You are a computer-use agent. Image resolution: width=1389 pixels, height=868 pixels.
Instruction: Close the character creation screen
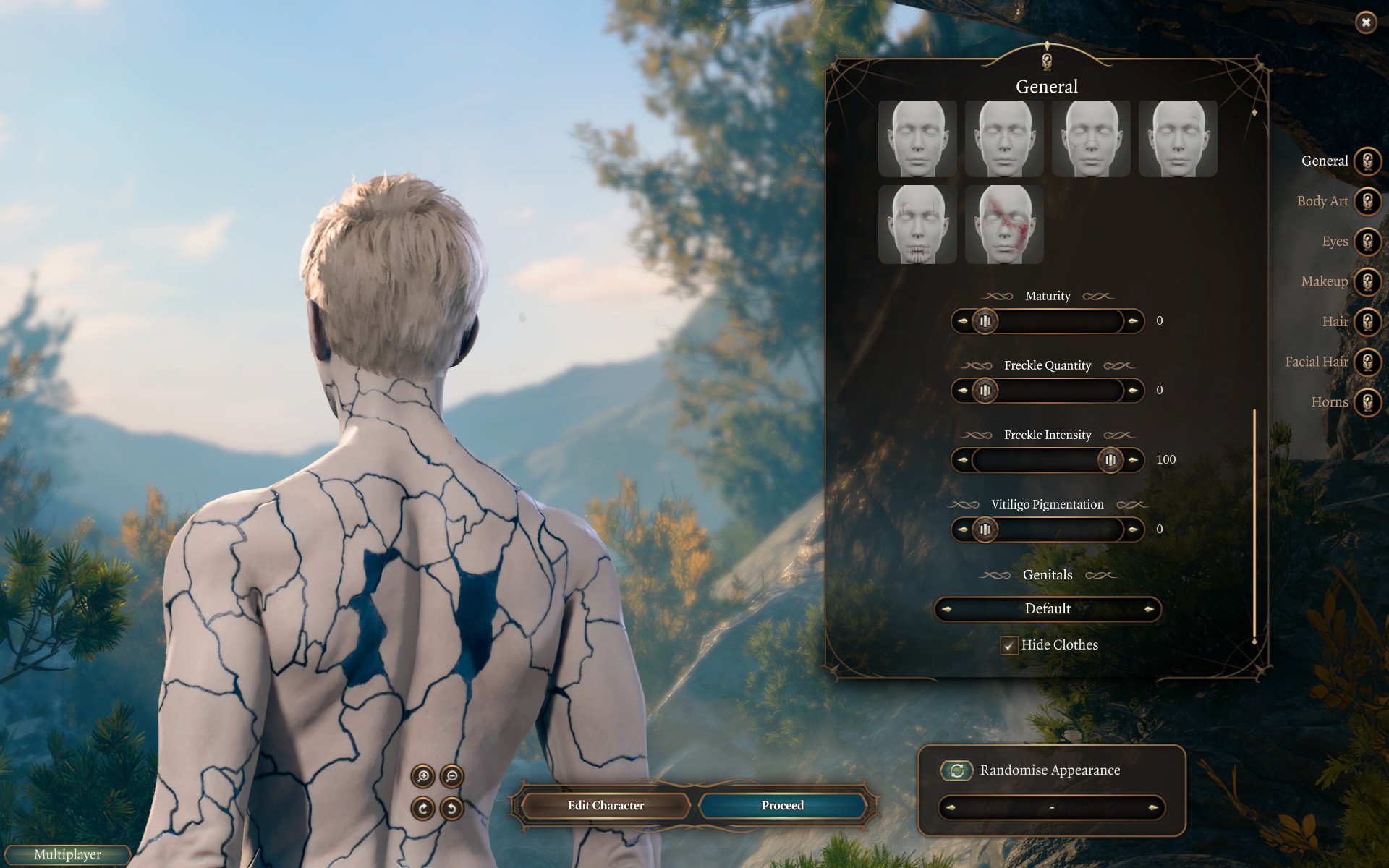[x=1365, y=22]
